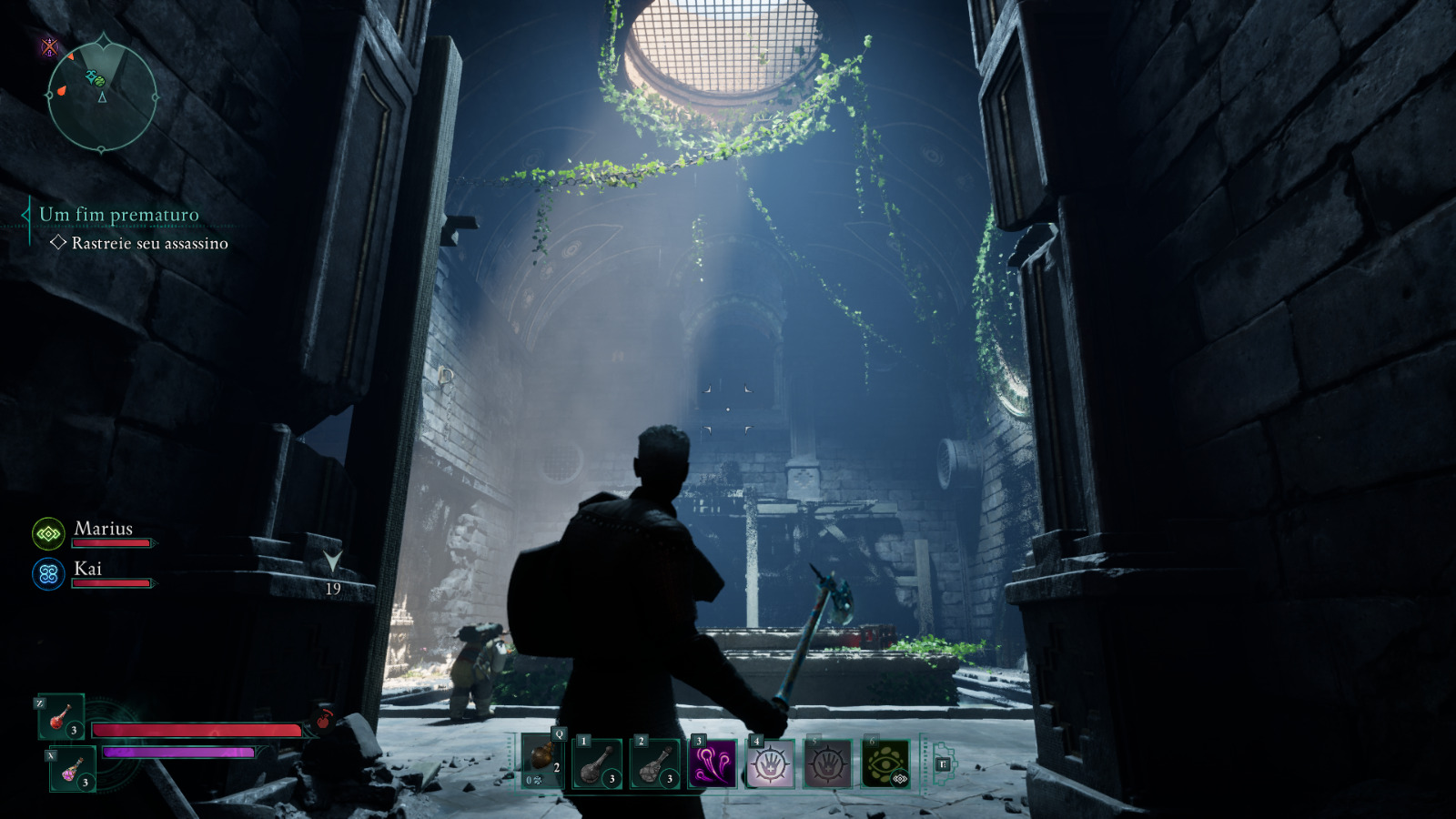This screenshot has height=819, width=1456.
Task: Activate the glowing white hand ability
Action: click(770, 763)
